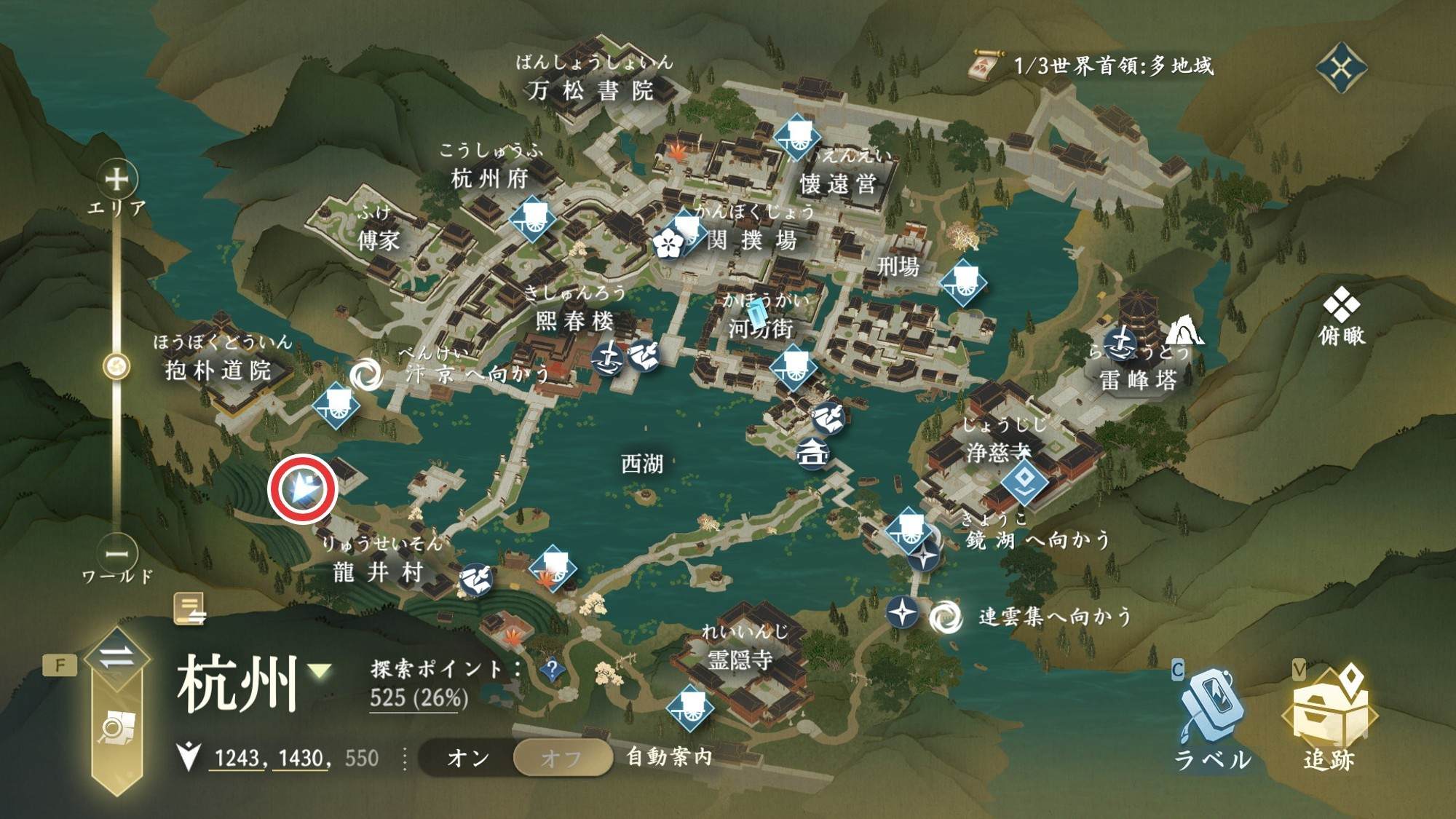Zoom out with the minus button

coord(116,553)
